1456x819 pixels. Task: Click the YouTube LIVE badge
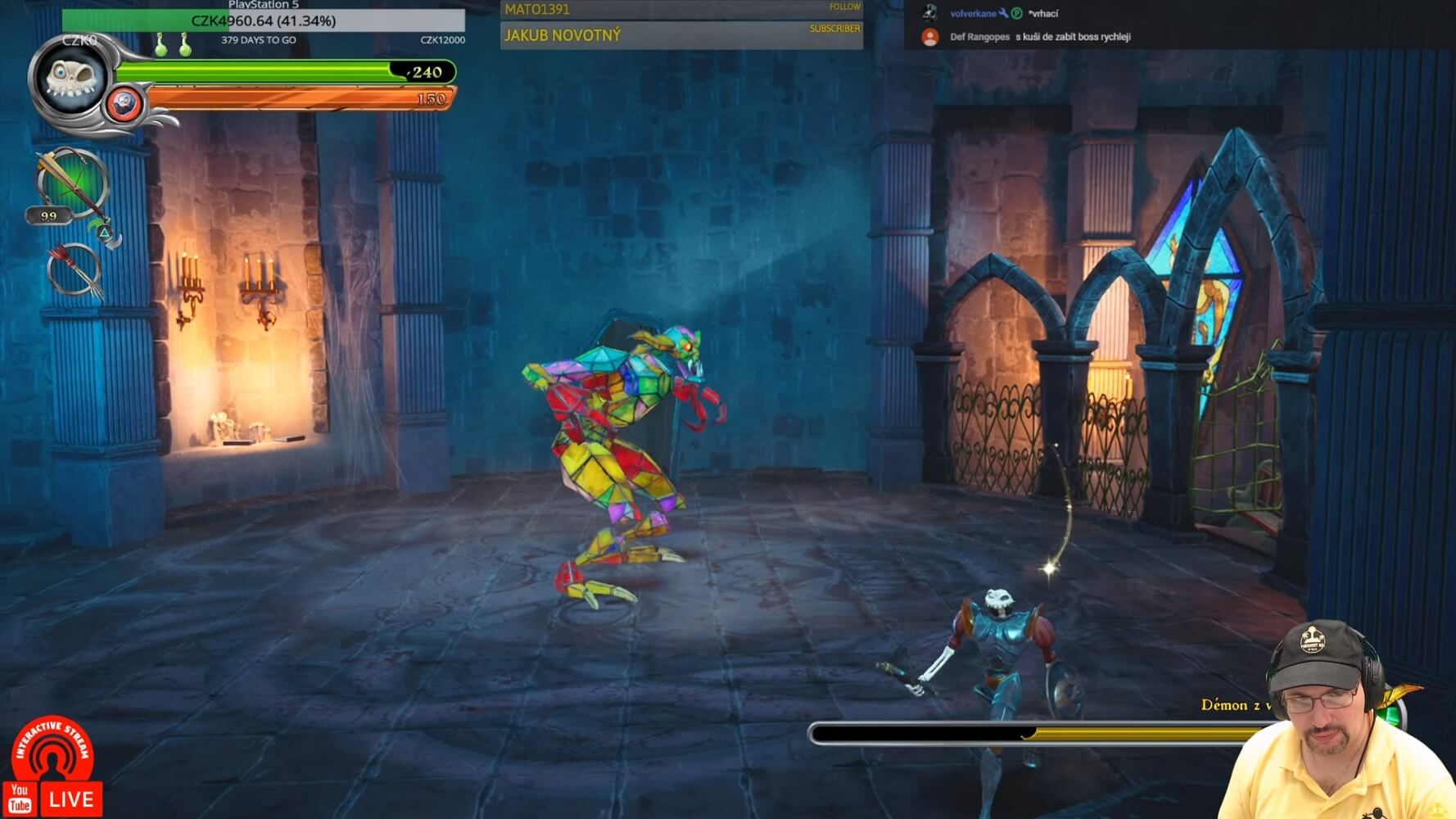click(53, 799)
